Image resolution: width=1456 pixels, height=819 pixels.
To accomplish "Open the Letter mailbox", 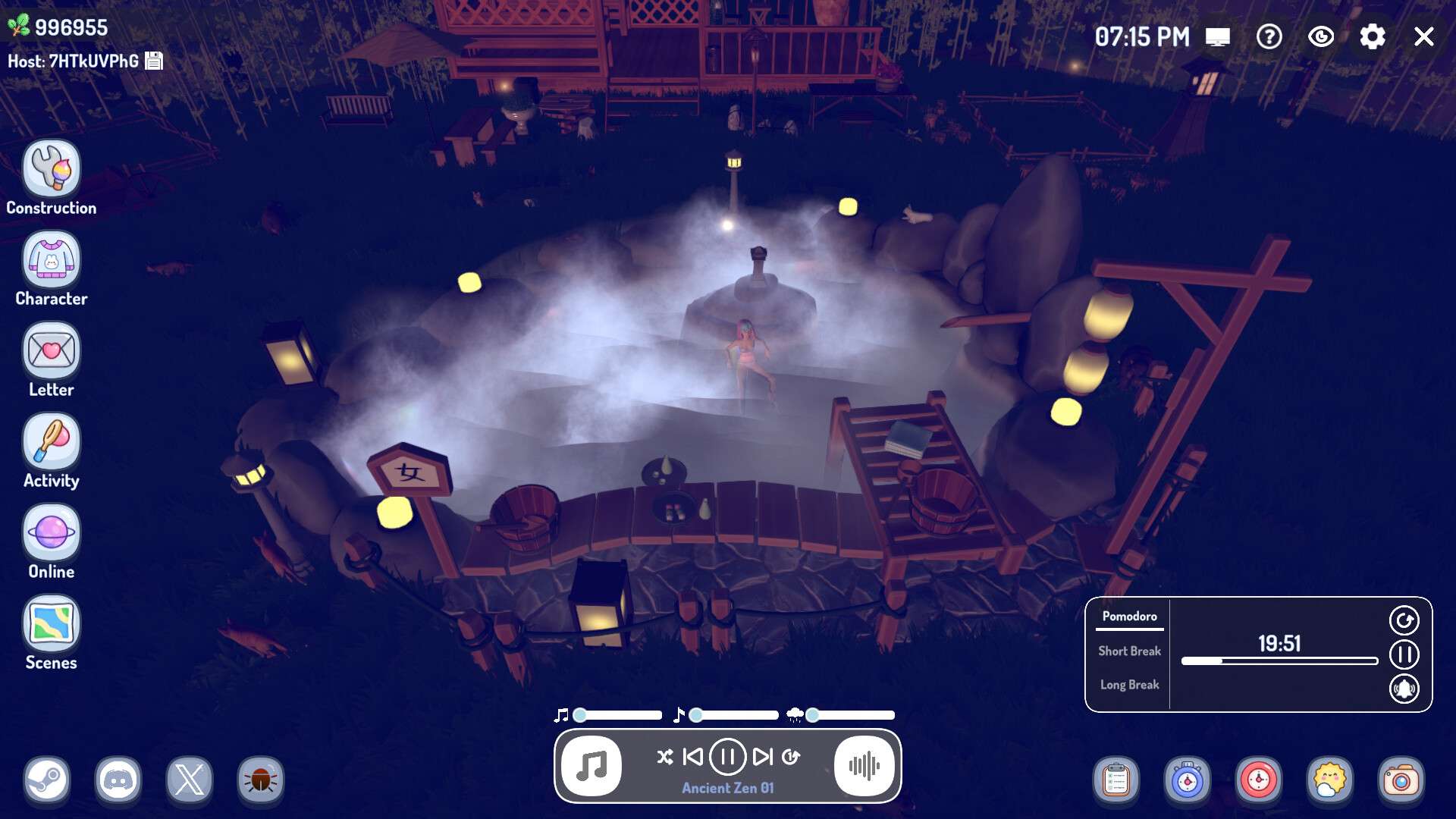I will 51,351.
